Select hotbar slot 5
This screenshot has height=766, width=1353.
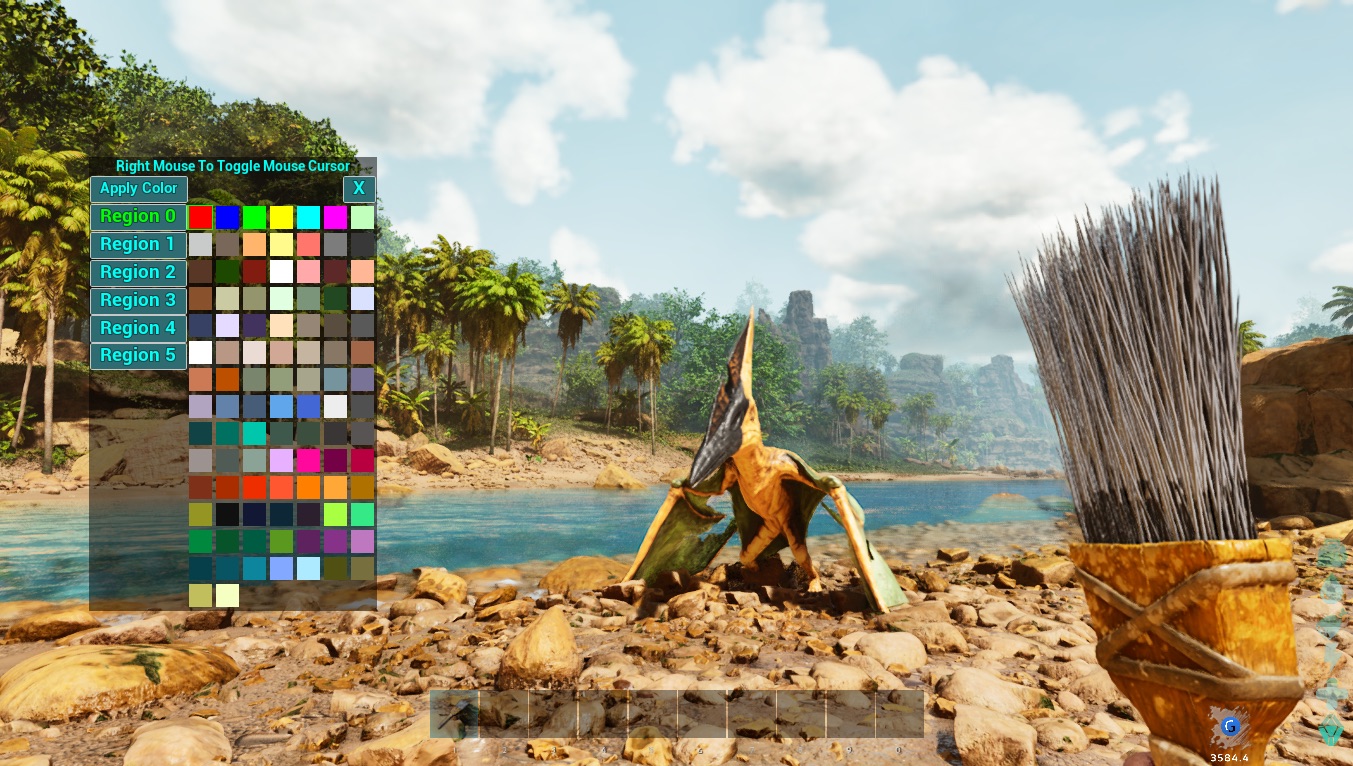point(653,714)
